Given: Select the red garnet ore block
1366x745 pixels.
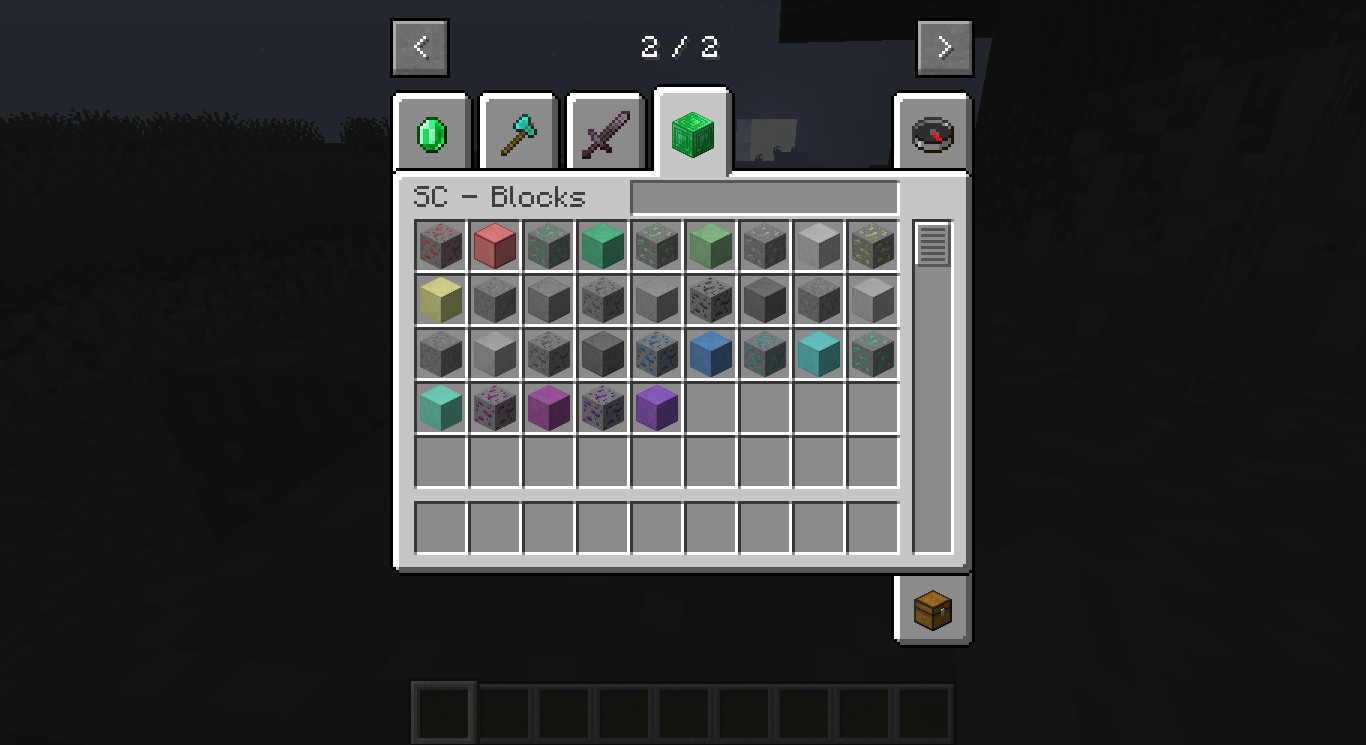Looking at the screenshot, I should pos(440,246).
